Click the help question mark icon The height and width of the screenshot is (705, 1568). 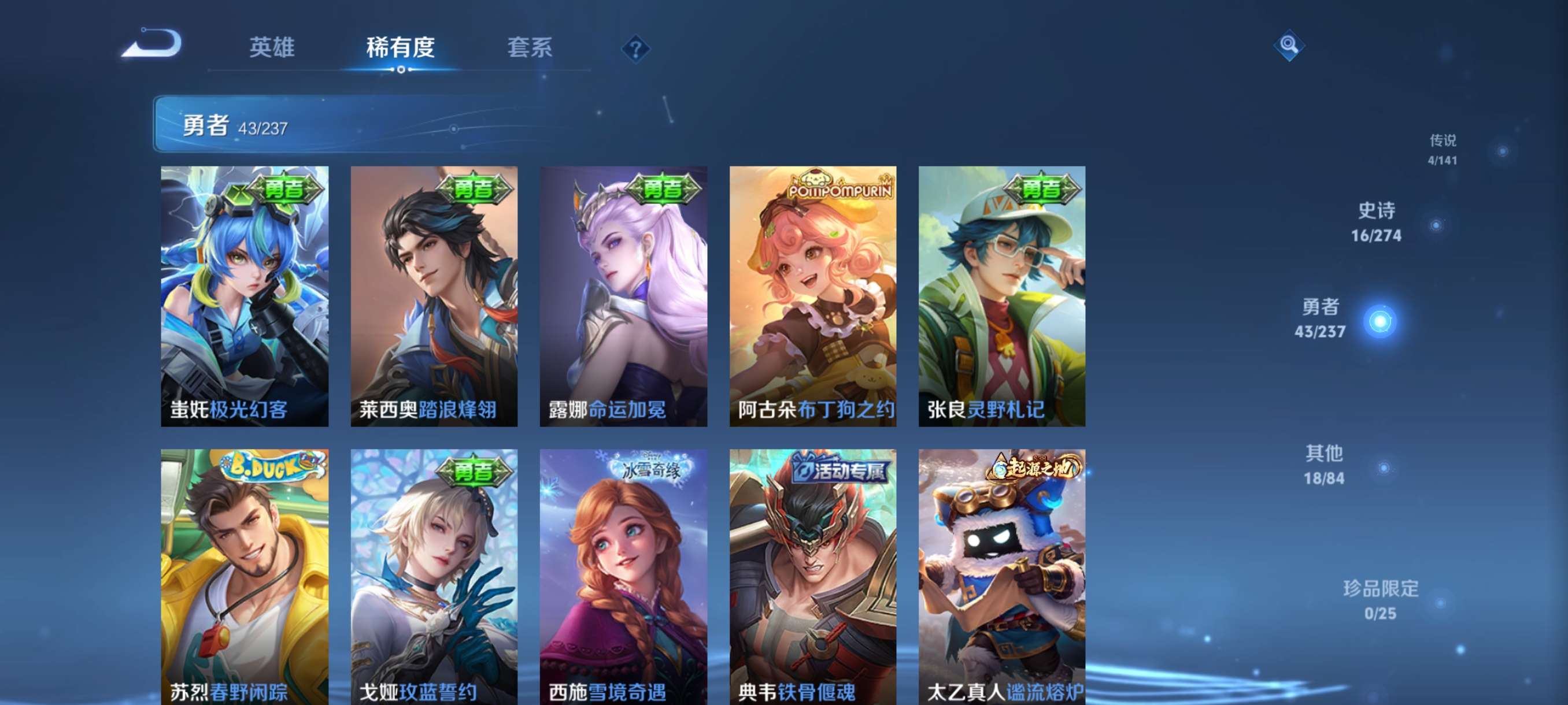point(634,49)
